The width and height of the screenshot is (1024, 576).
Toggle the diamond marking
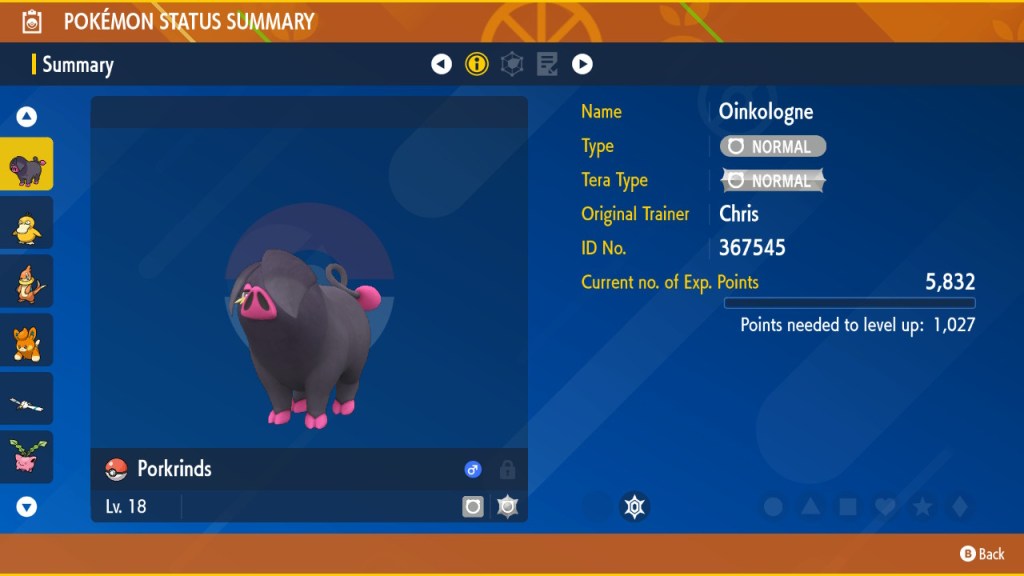[959, 507]
